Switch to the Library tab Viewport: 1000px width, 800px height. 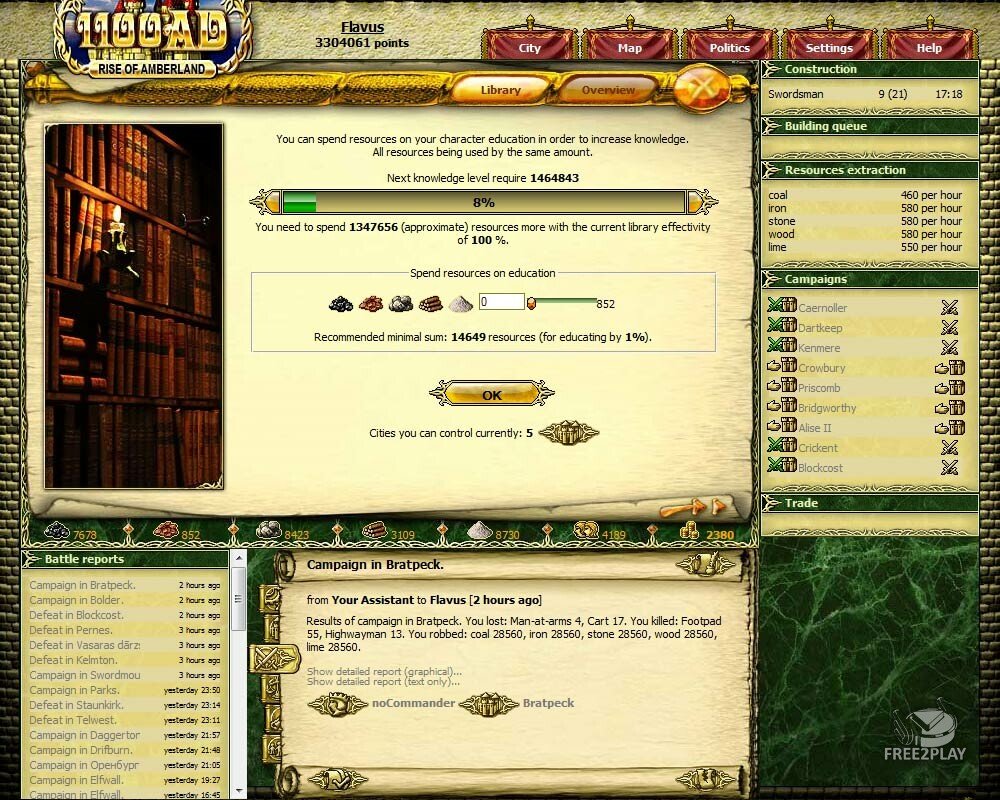pyautogui.click(x=500, y=90)
